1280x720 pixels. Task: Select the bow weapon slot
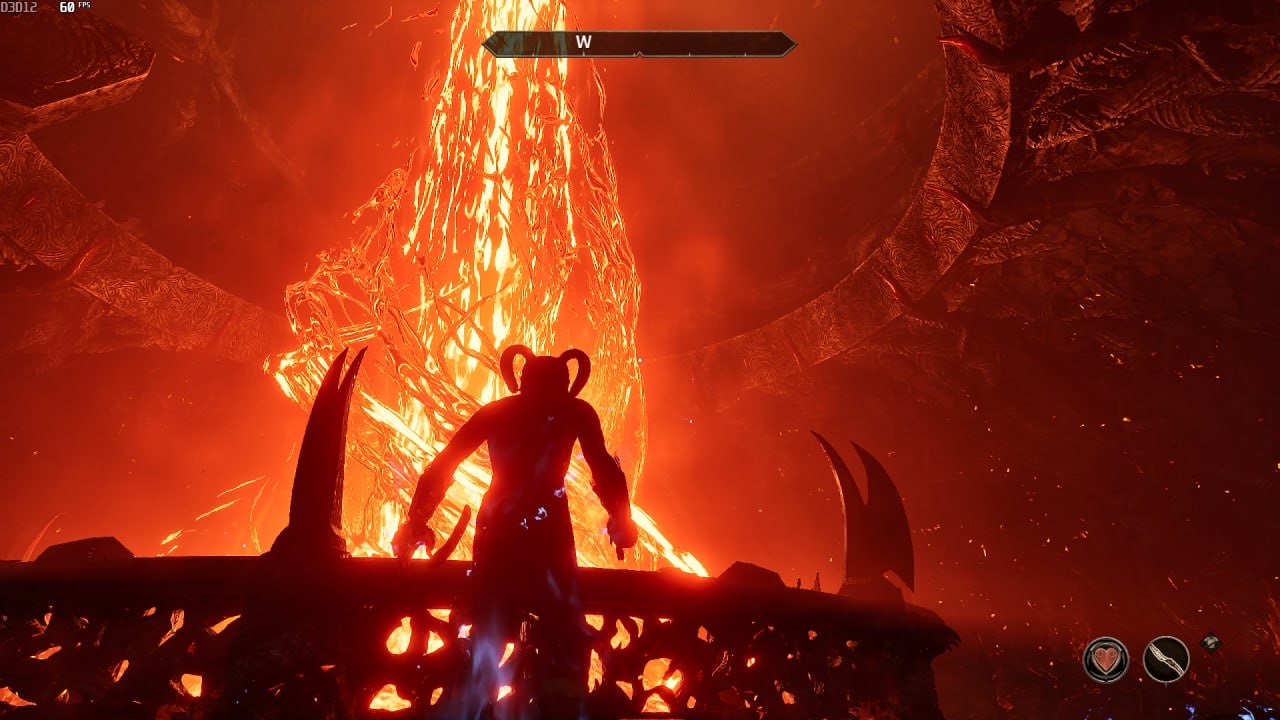[1165, 659]
